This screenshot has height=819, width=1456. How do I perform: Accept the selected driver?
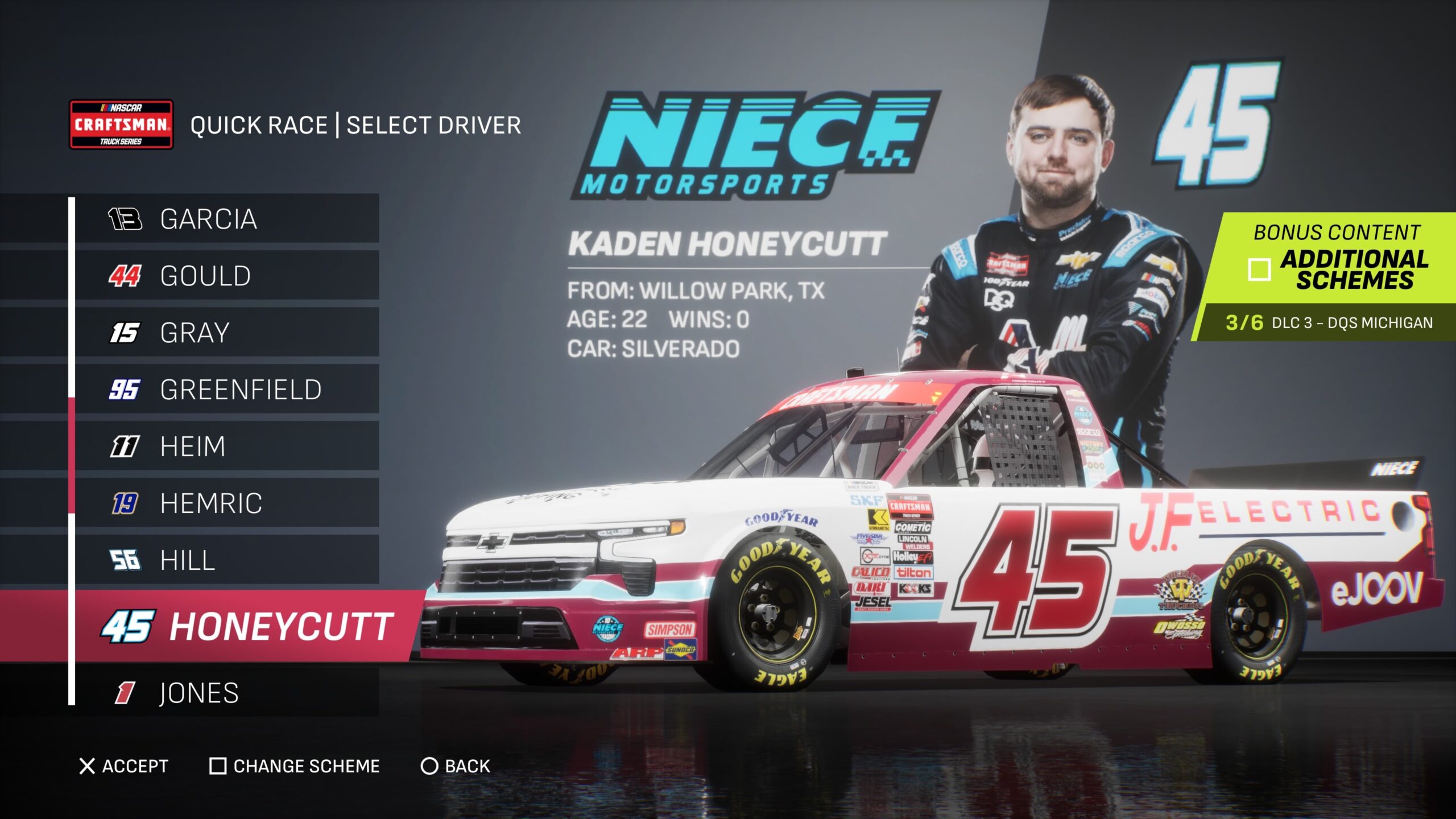[124, 766]
